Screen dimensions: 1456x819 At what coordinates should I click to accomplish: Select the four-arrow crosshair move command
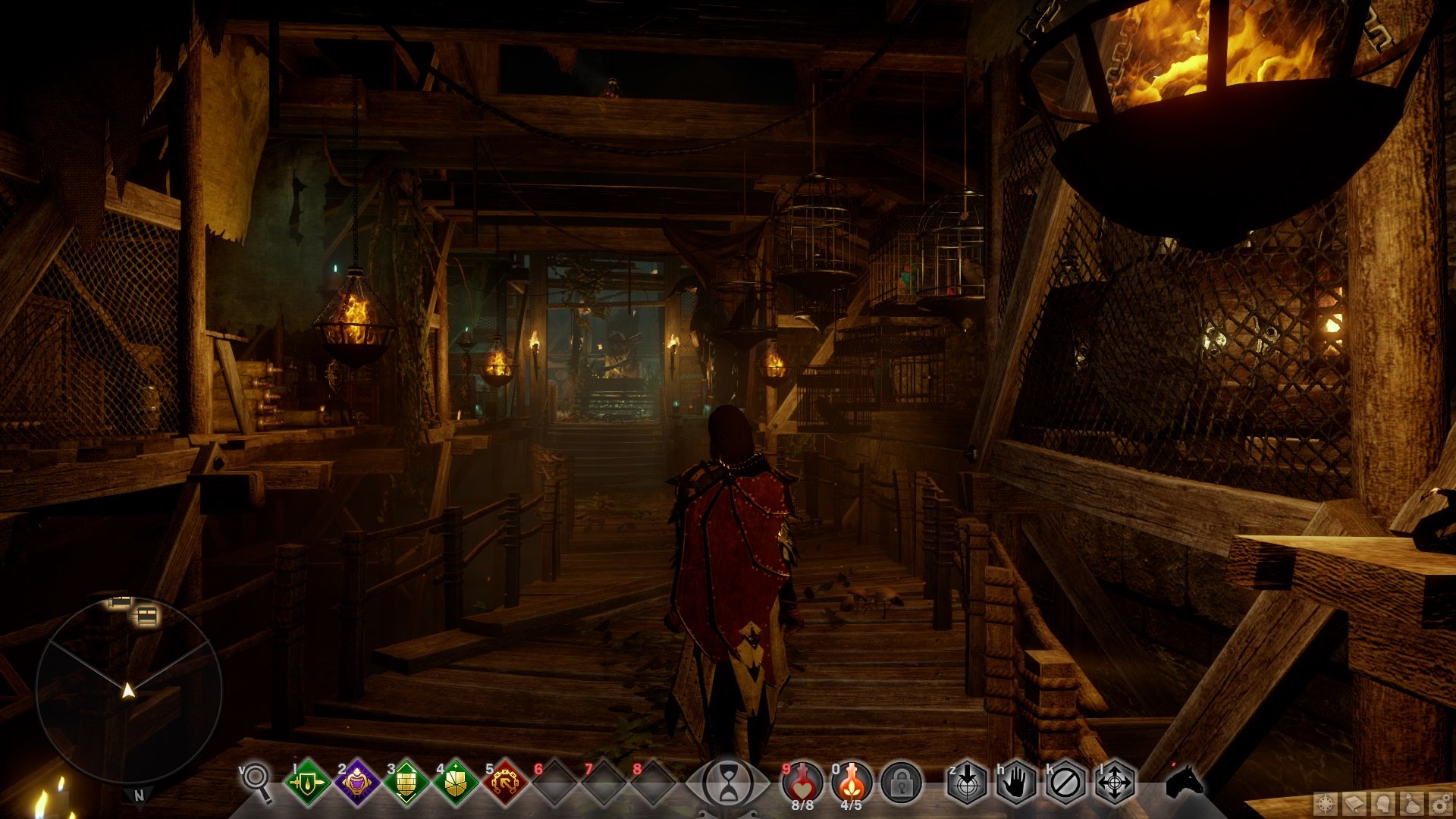point(1115,782)
